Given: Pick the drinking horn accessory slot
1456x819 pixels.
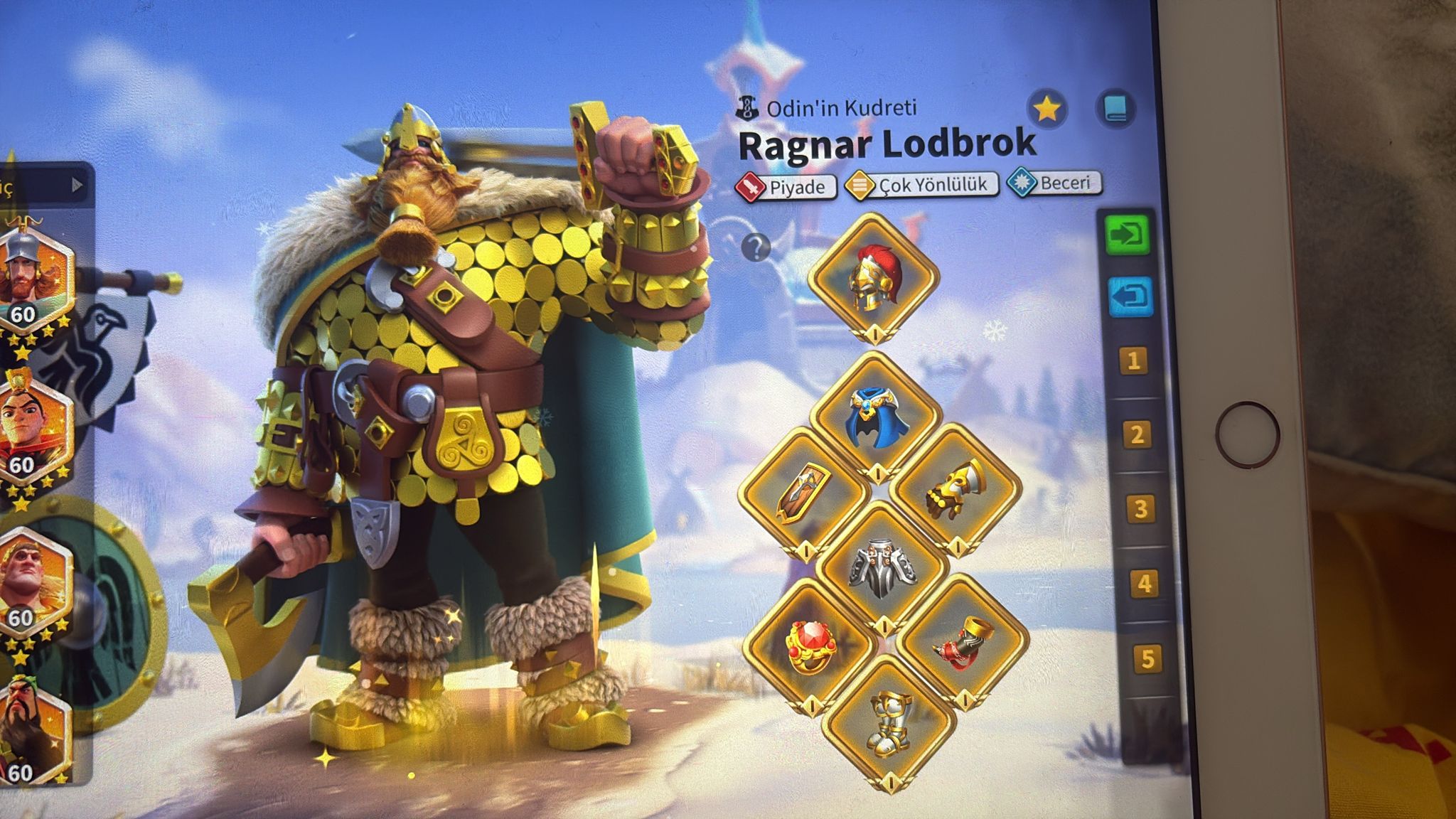Looking at the screenshot, I should point(960,642).
